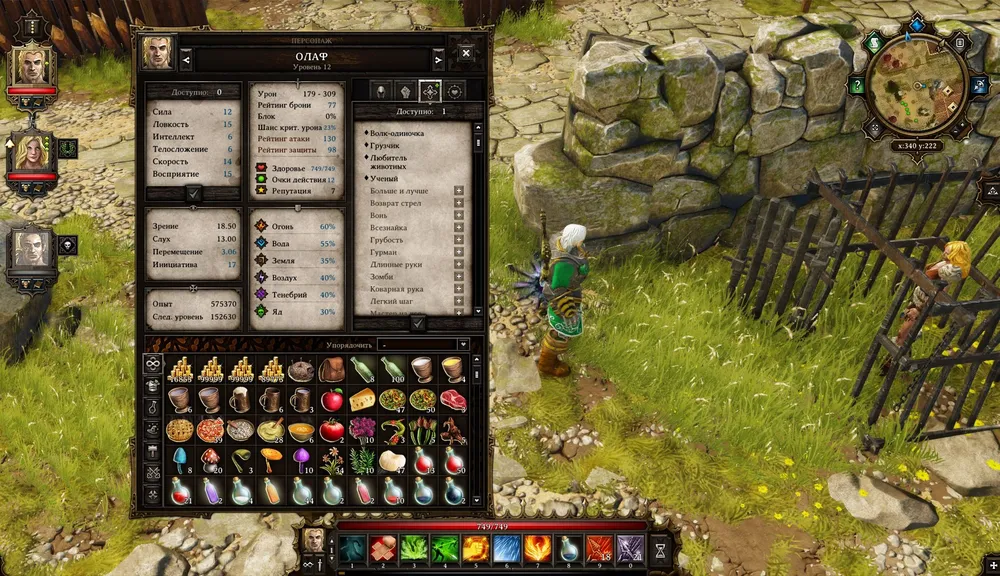
Task: Select the leather backpack item
Action: 332,370
